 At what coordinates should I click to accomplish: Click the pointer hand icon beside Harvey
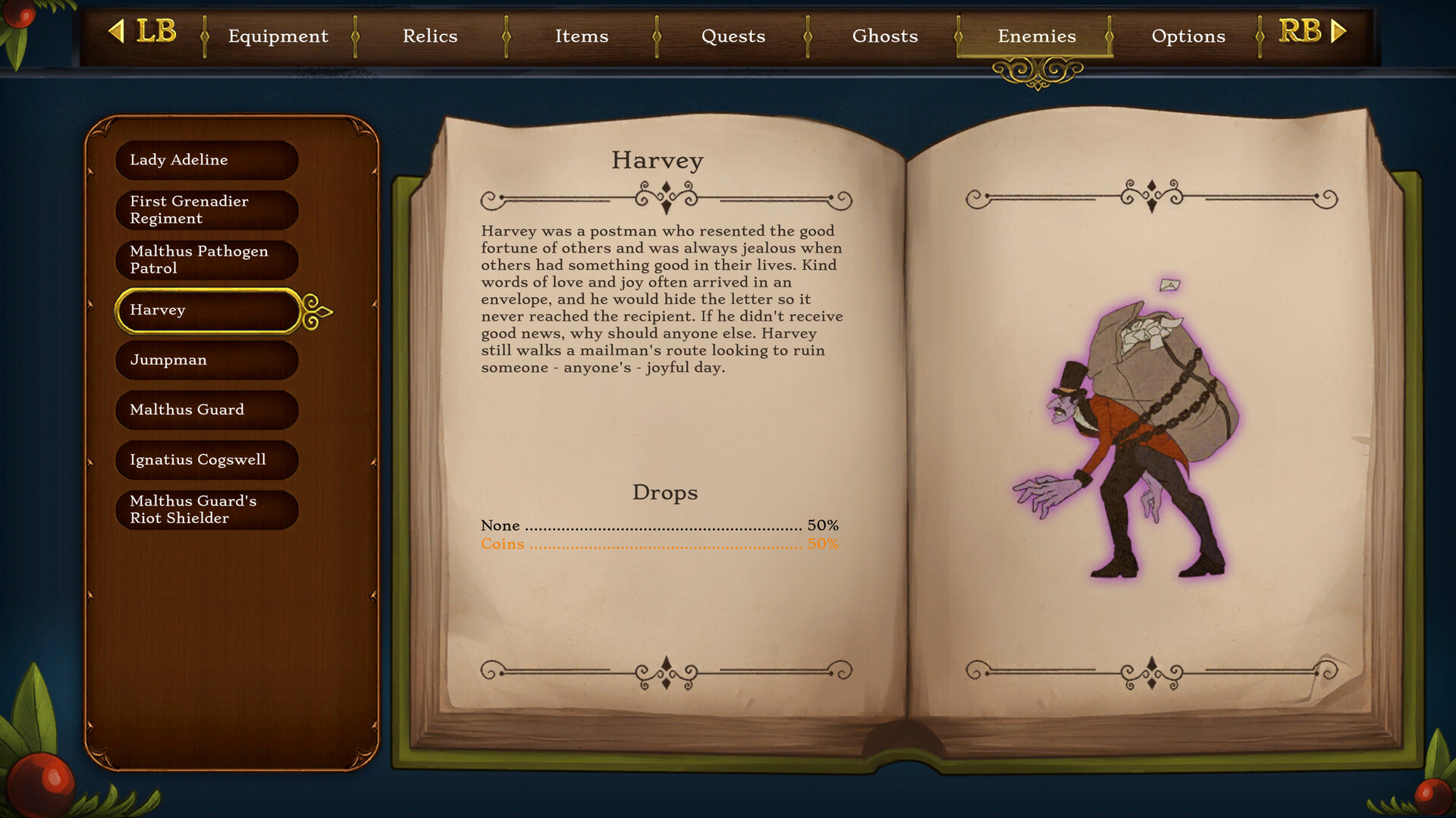316,310
